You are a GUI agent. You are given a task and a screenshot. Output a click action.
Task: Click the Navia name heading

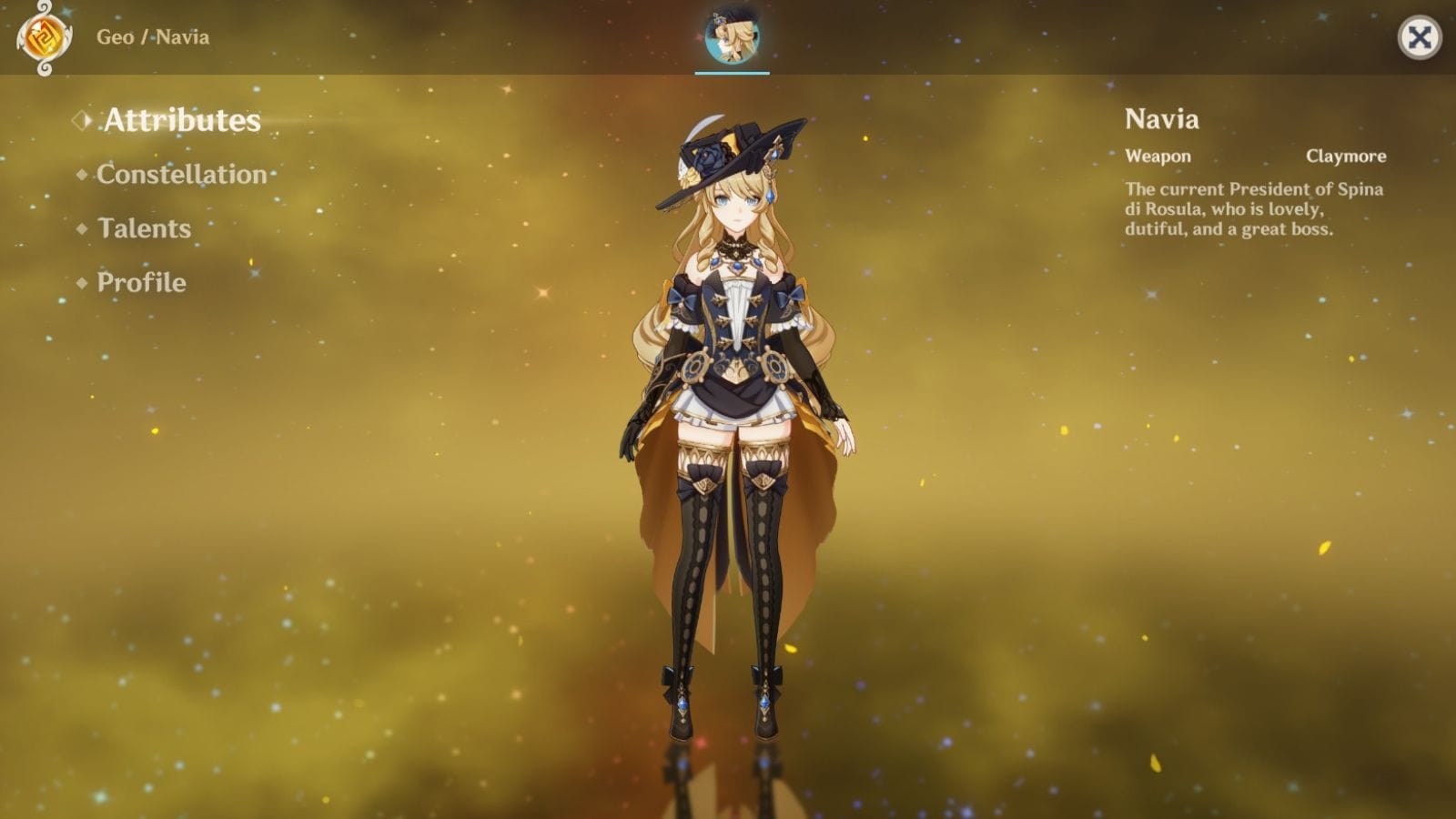(1162, 119)
